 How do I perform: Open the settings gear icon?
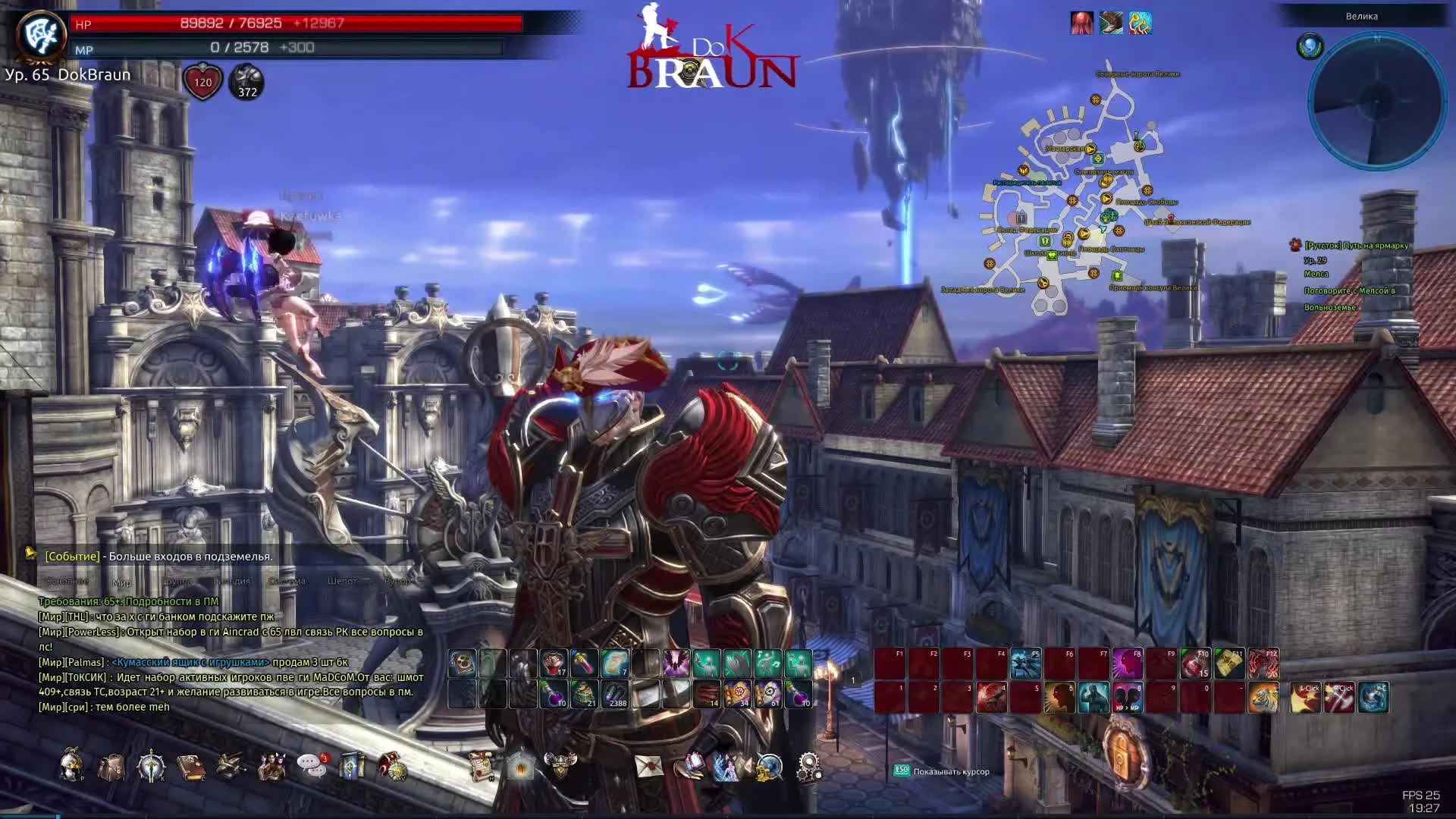[808, 767]
